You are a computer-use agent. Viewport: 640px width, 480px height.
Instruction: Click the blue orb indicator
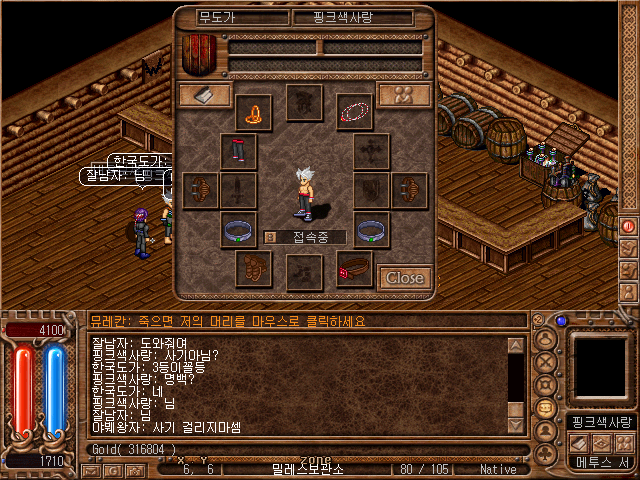[561, 321]
